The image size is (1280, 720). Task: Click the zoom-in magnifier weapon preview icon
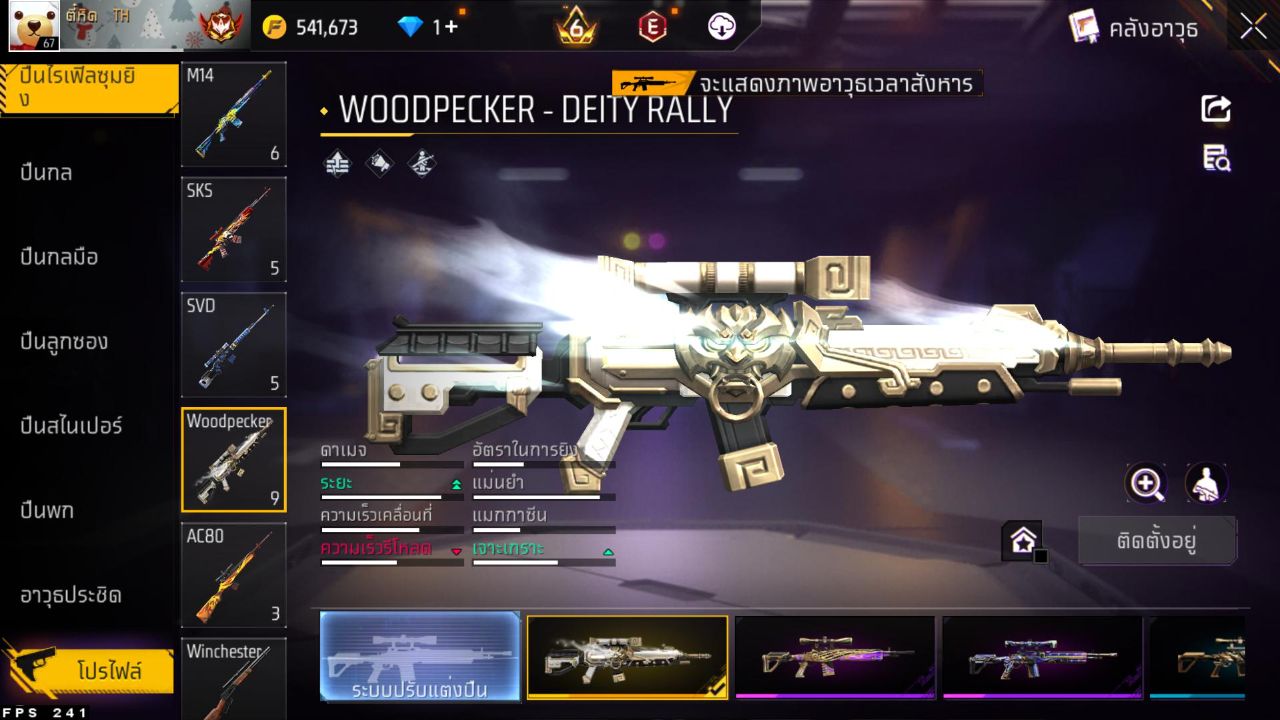click(1147, 484)
